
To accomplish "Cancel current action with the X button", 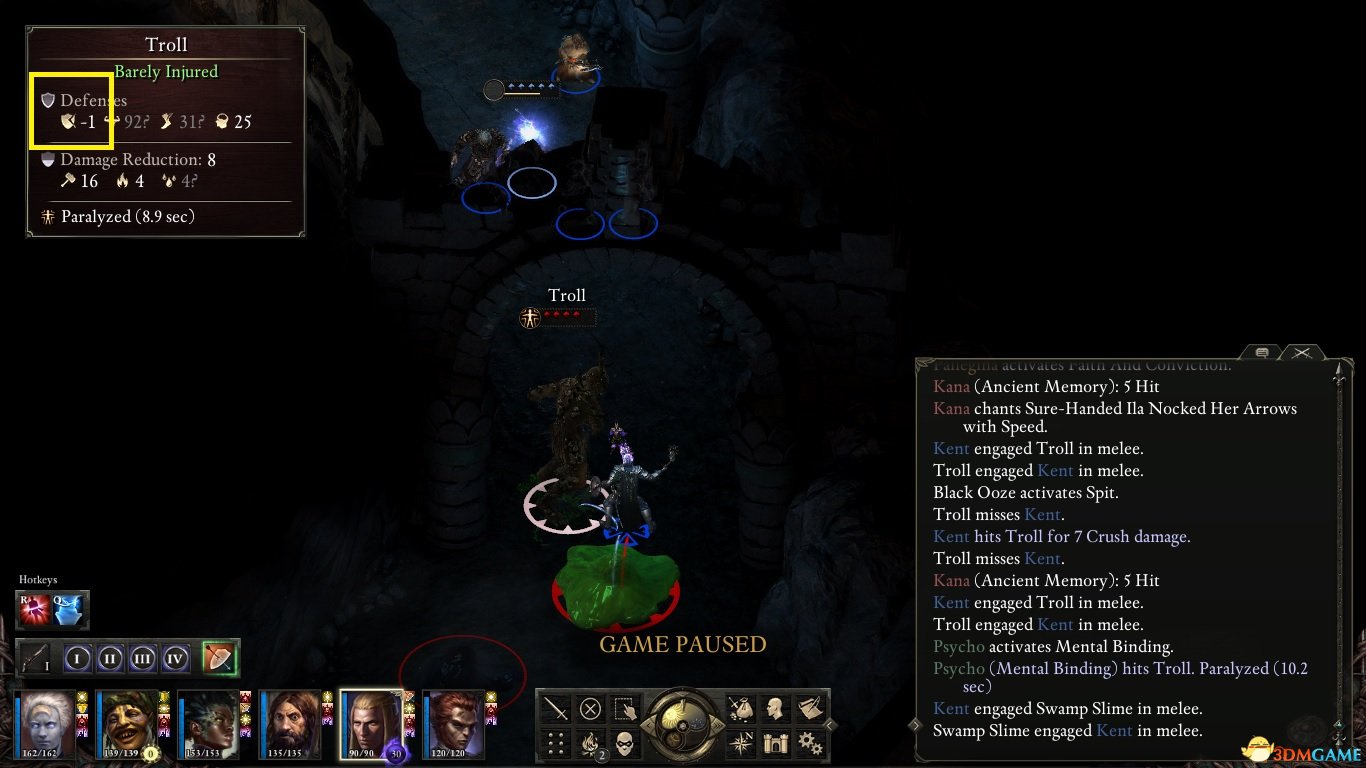I will click(x=590, y=709).
